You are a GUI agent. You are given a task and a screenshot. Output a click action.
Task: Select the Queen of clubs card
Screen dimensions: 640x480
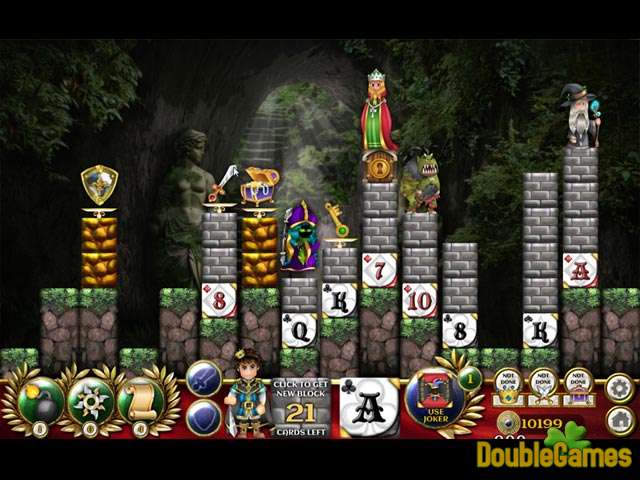click(x=298, y=329)
